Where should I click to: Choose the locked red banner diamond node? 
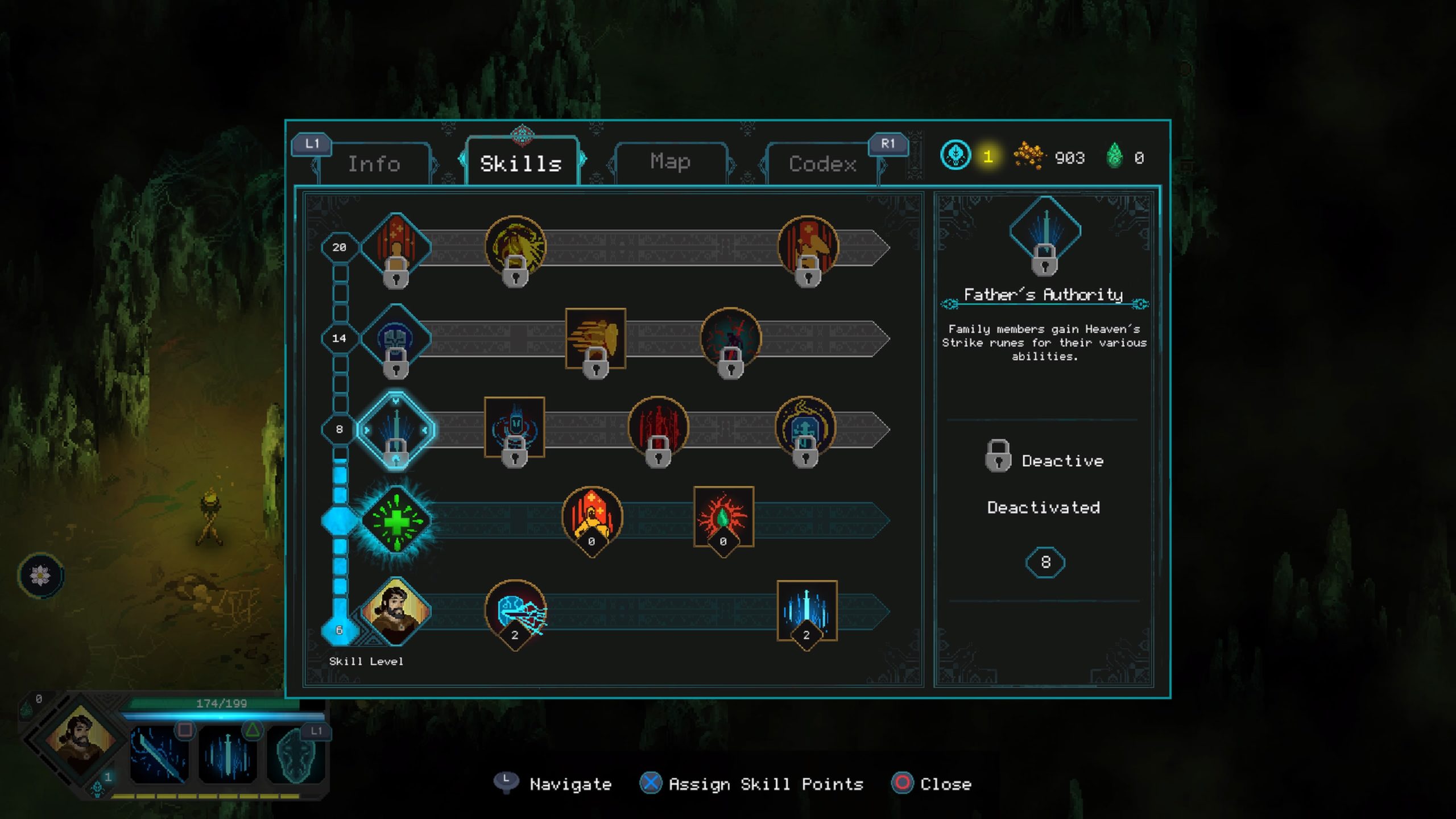tap(396, 247)
